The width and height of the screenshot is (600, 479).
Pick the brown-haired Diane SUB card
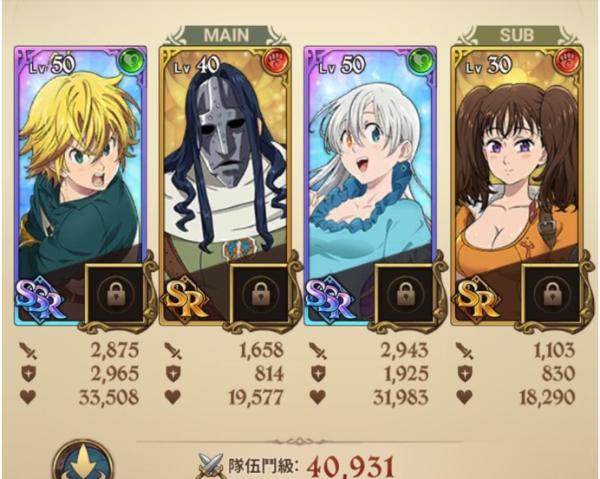click(x=514, y=160)
